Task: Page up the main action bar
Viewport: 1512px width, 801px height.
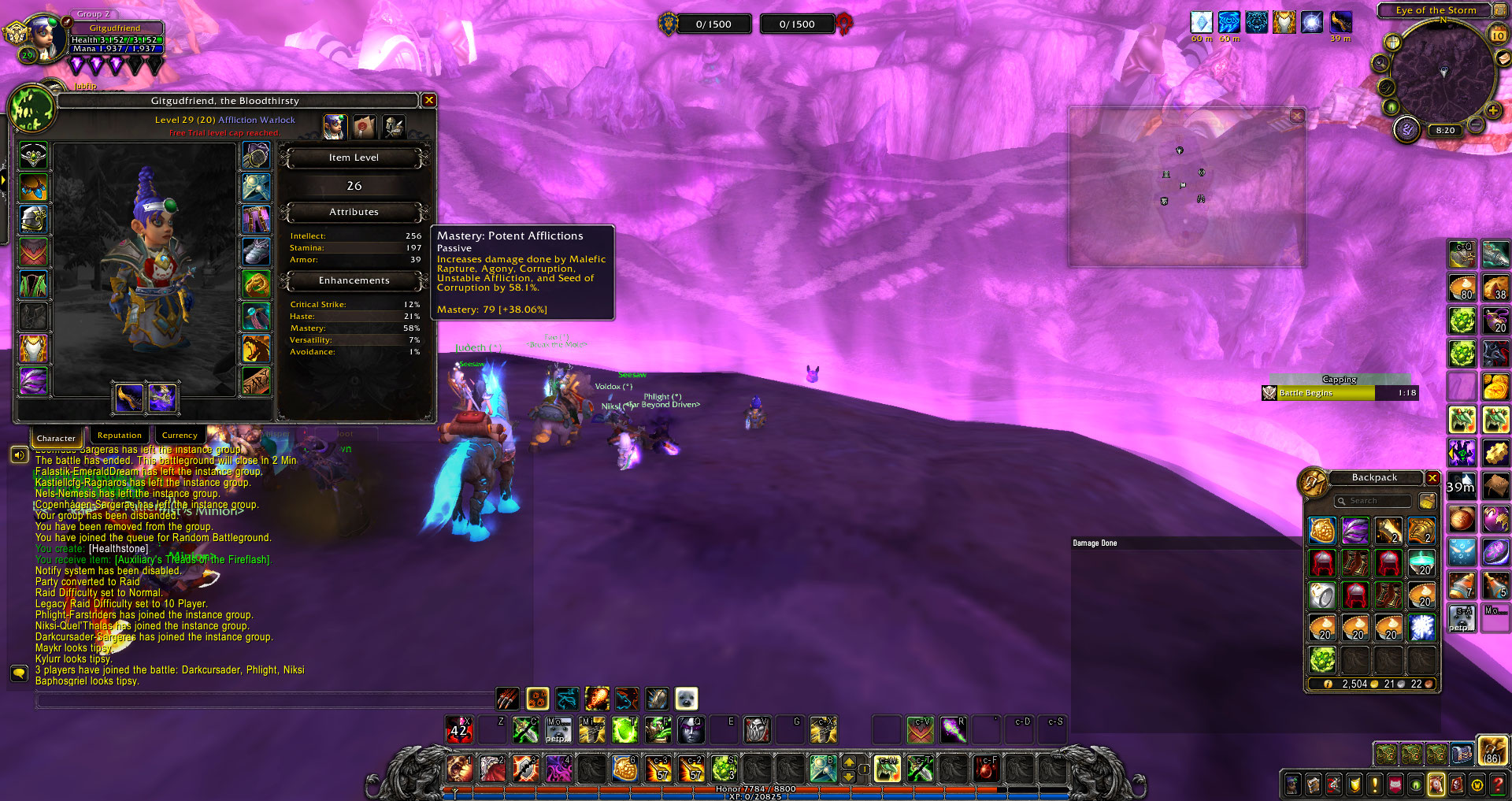Action: coord(849,762)
